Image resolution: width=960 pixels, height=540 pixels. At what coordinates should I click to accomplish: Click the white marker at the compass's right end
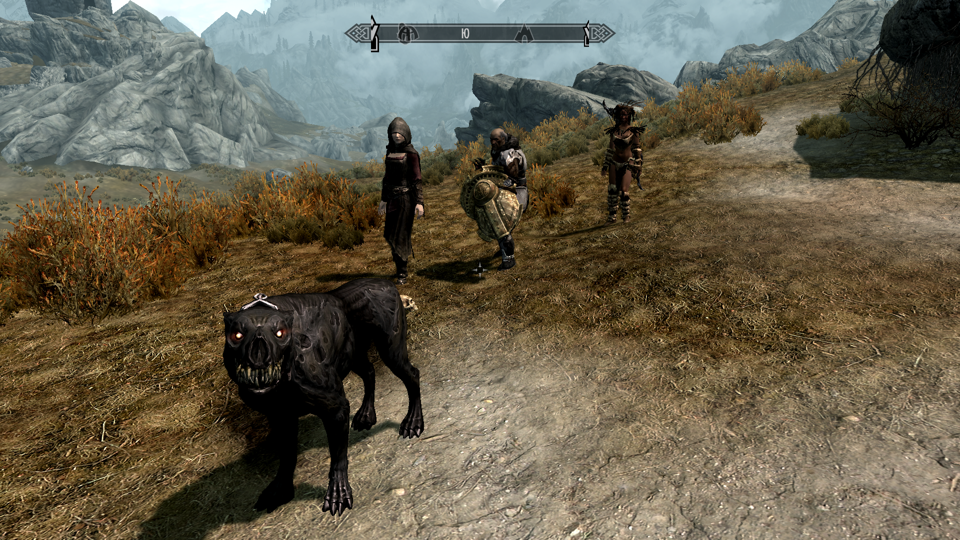coord(585,33)
